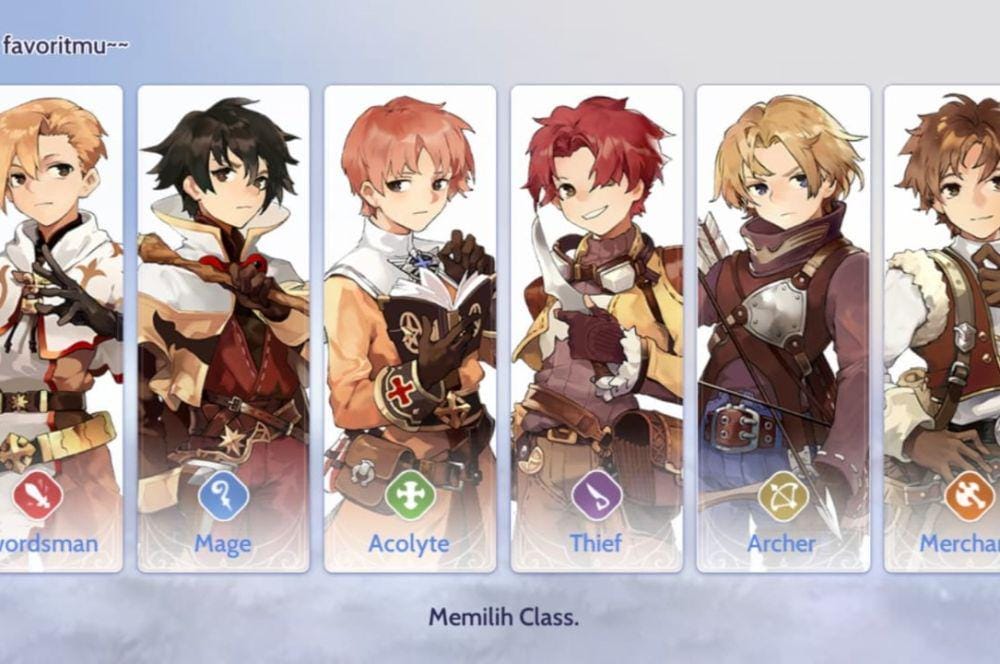Pick the Acolyte class card
The image size is (1000, 664).
[x=410, y=328]
